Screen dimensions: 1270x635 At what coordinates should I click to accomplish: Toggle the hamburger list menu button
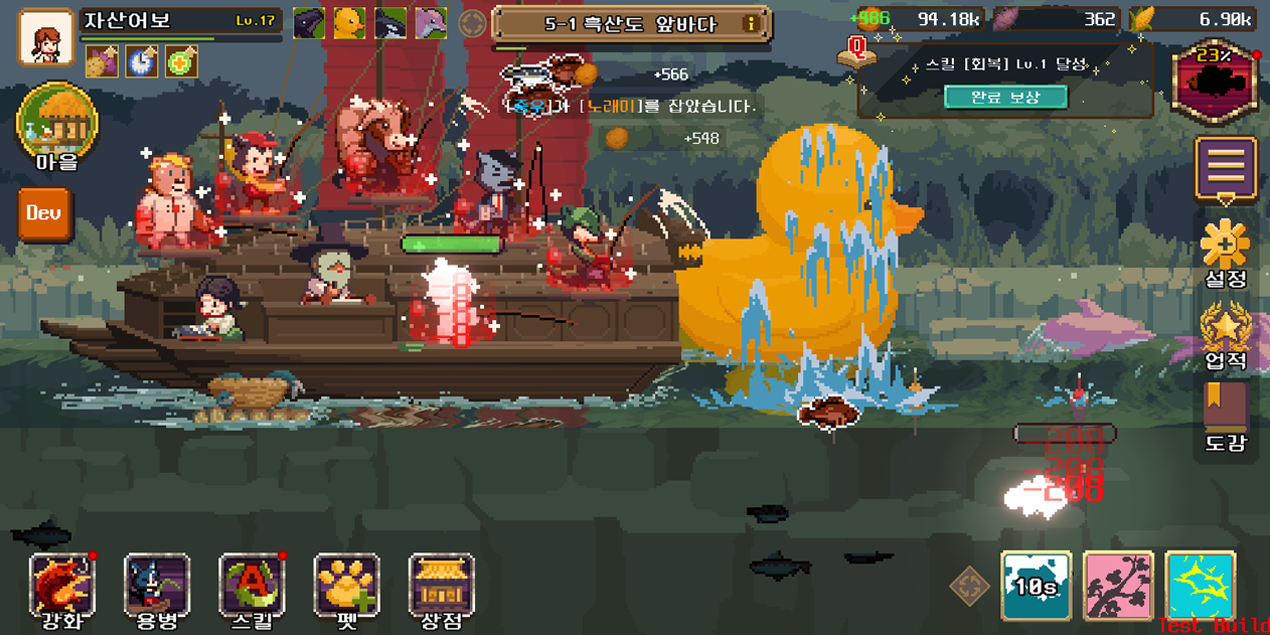[x=1226, y=167]
